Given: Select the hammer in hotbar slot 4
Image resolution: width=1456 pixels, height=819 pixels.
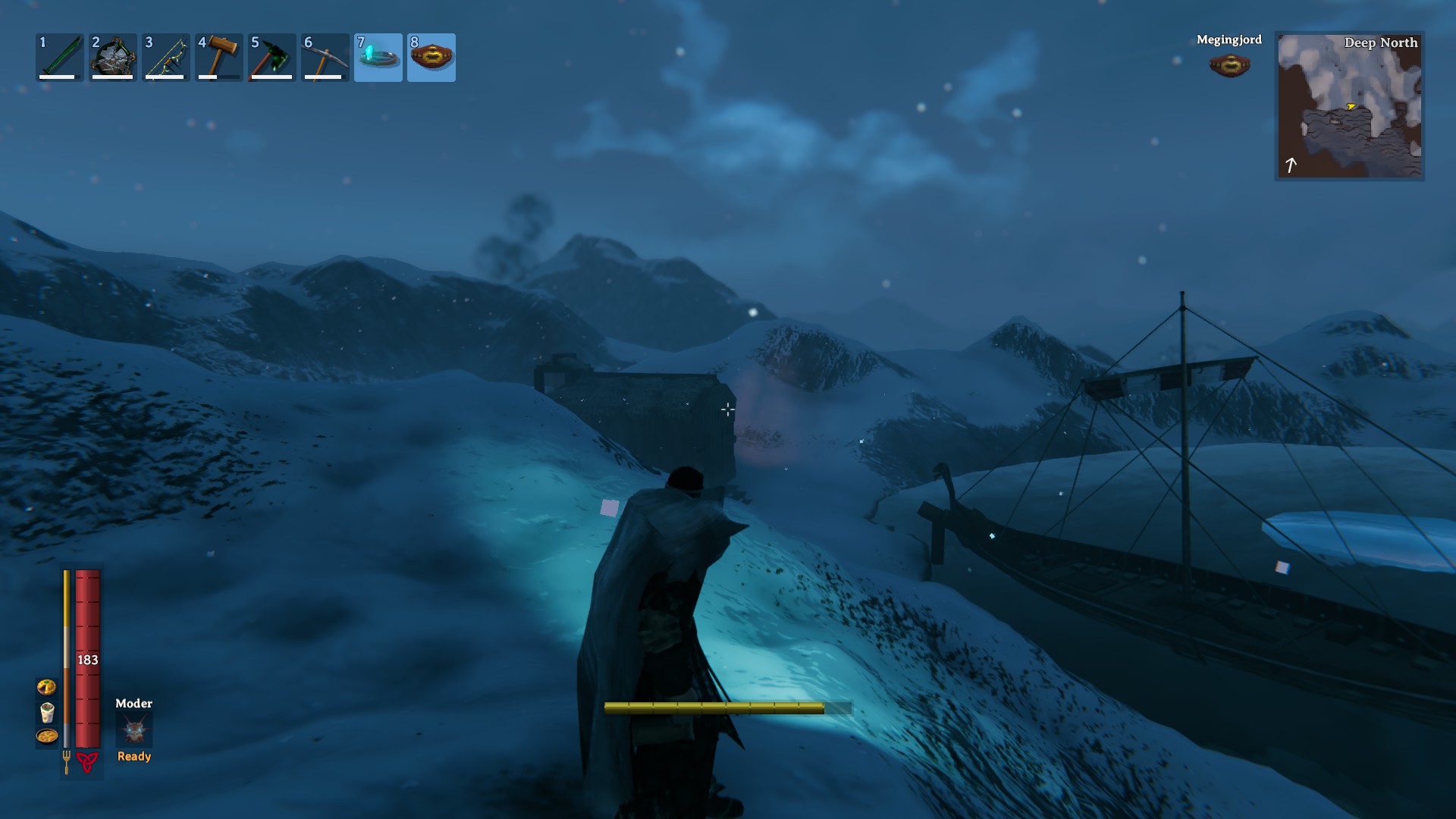Looking at the screenshot, I should pyautogui.click(x=218, y=57).
